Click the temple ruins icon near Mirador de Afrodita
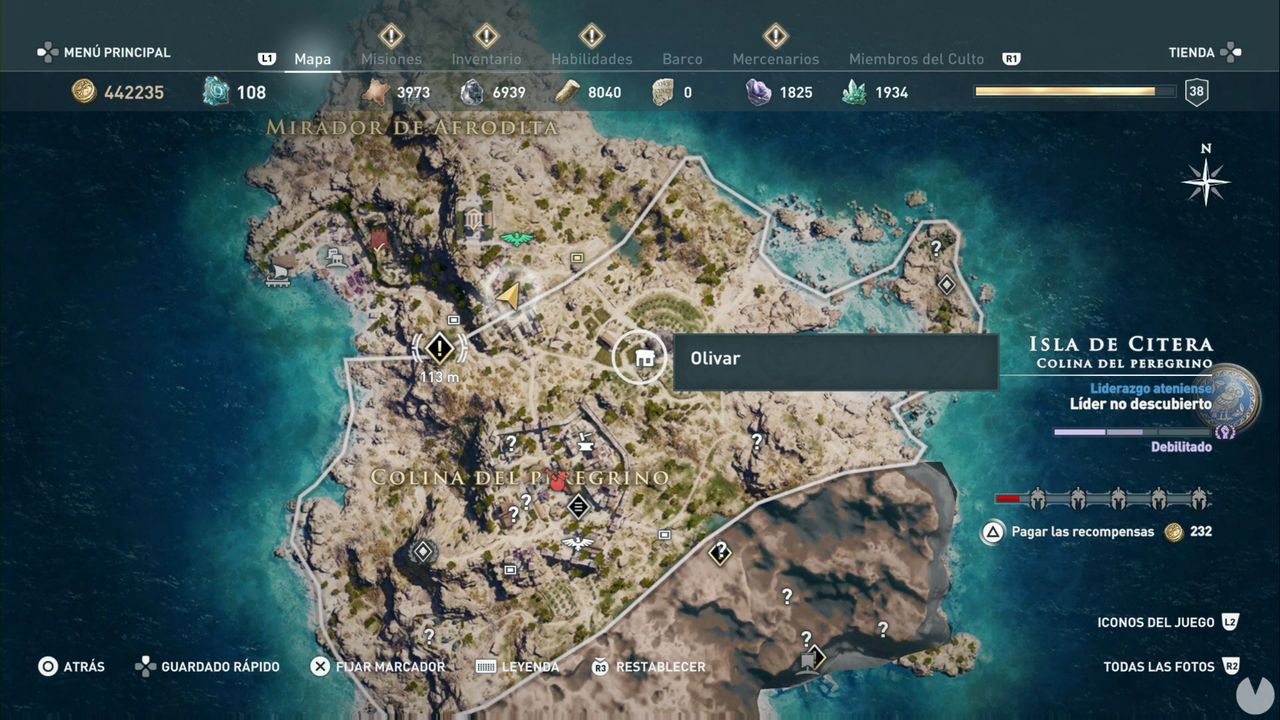The image size is (1280, 720). tap(473, 217)
